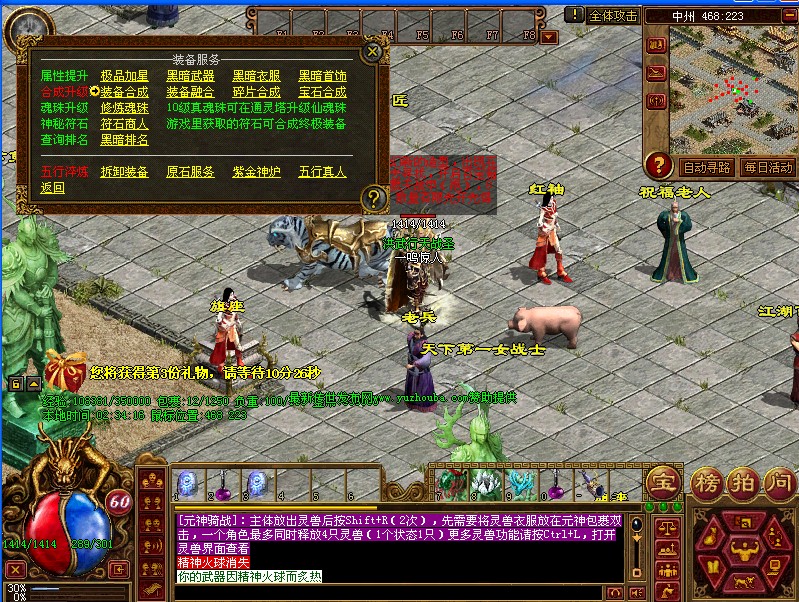Choose the 黑暗衣服 option
Screen dimensions: 799x602
[257, 76]
